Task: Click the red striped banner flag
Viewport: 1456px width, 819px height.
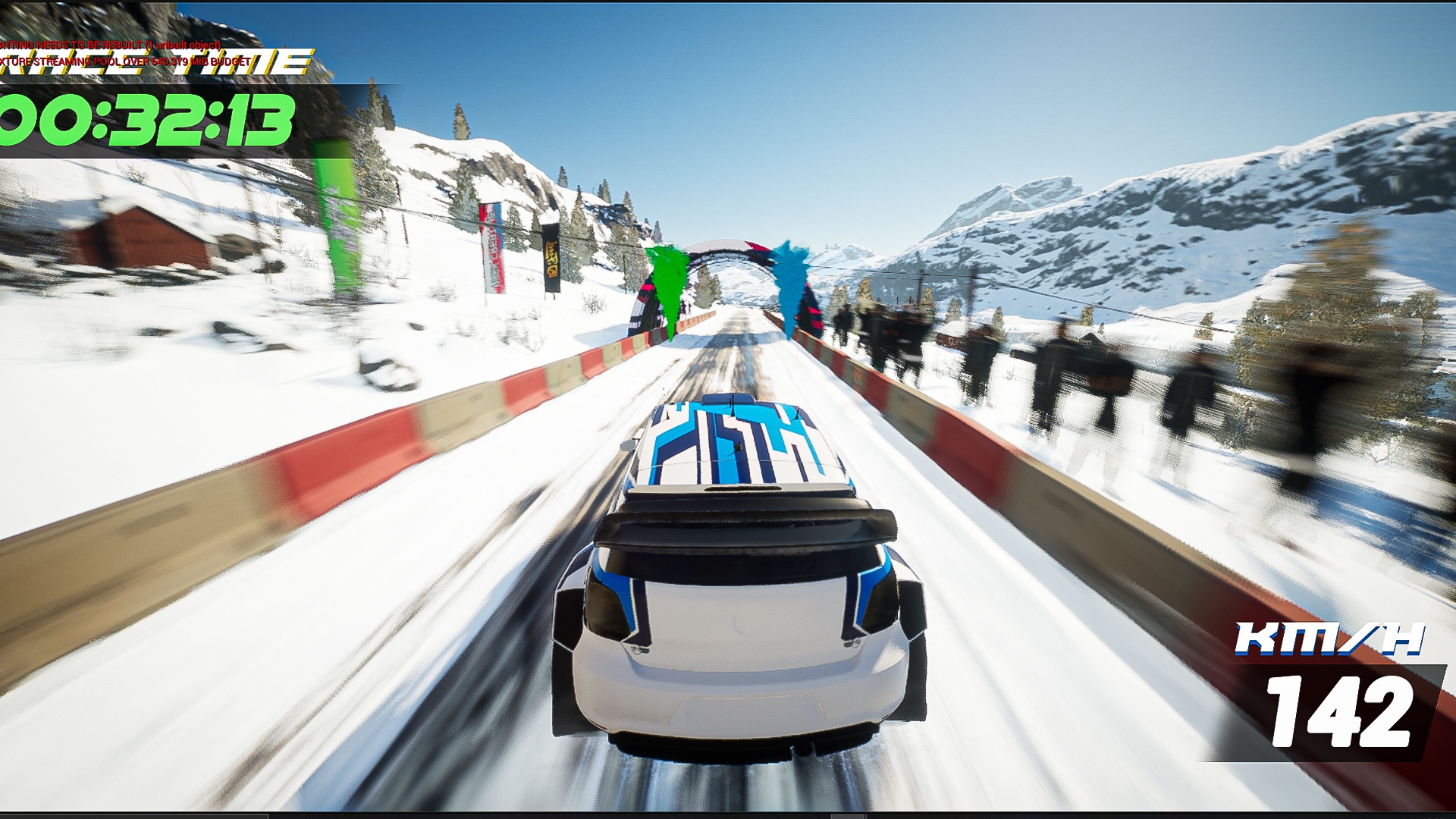Action: coord(491,243)
